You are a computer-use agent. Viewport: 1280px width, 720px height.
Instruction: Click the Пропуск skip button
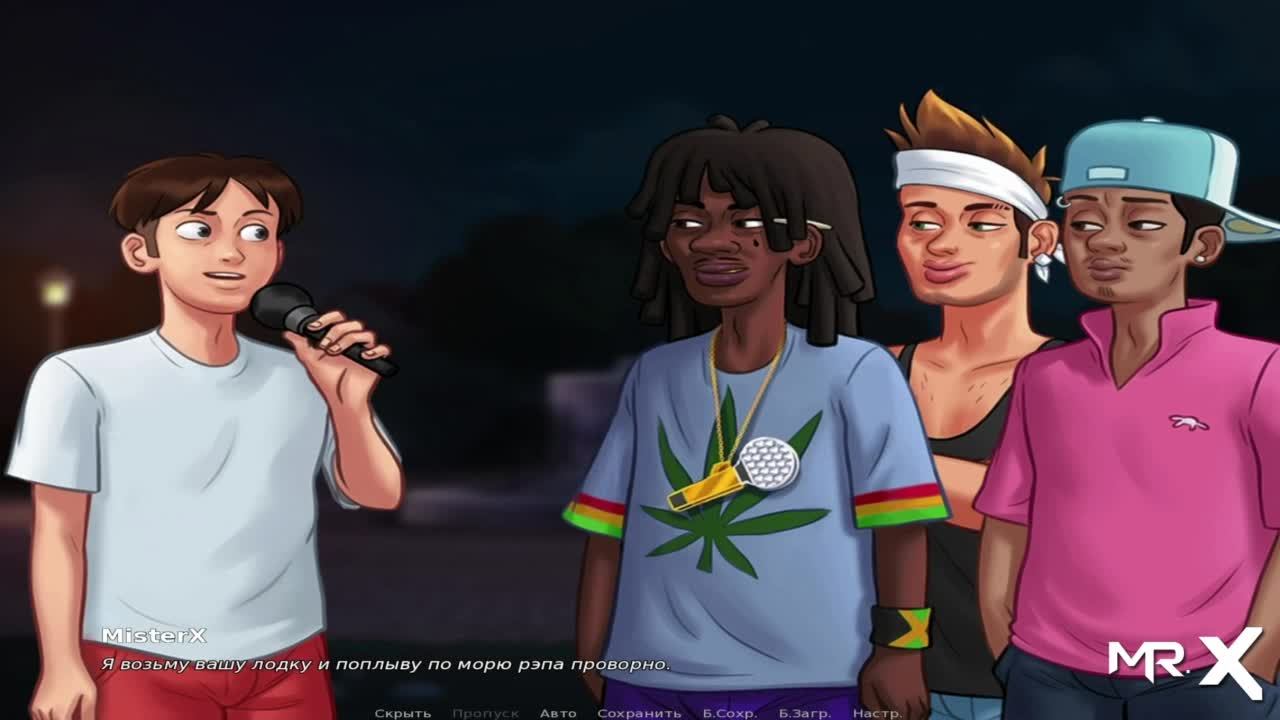[485, 713]
